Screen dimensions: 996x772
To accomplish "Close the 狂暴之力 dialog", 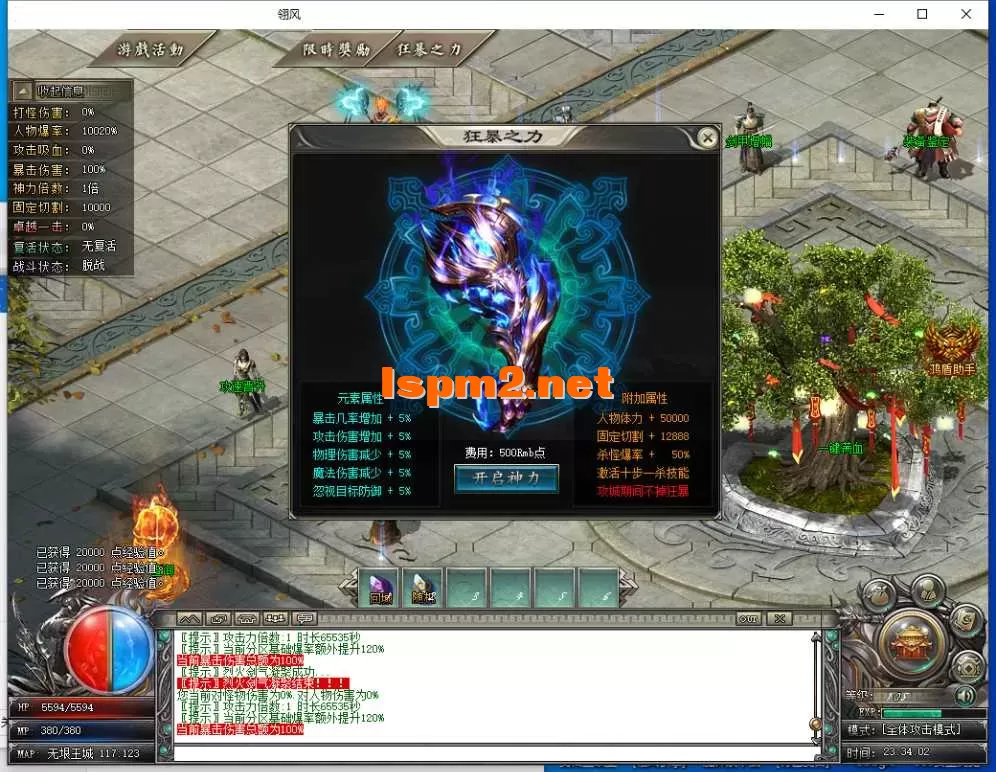I will tap(707, 137).
